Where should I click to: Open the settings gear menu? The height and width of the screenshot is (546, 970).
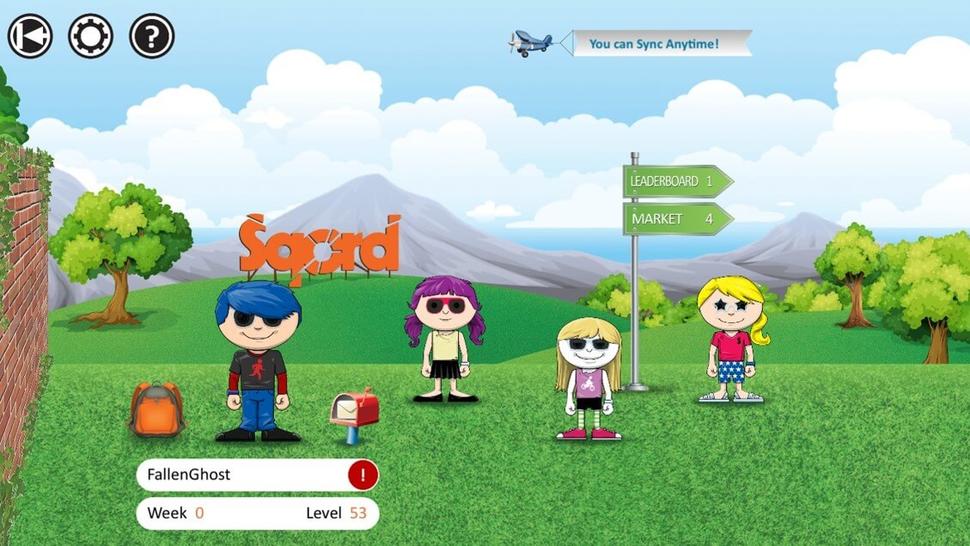(90, 36)
